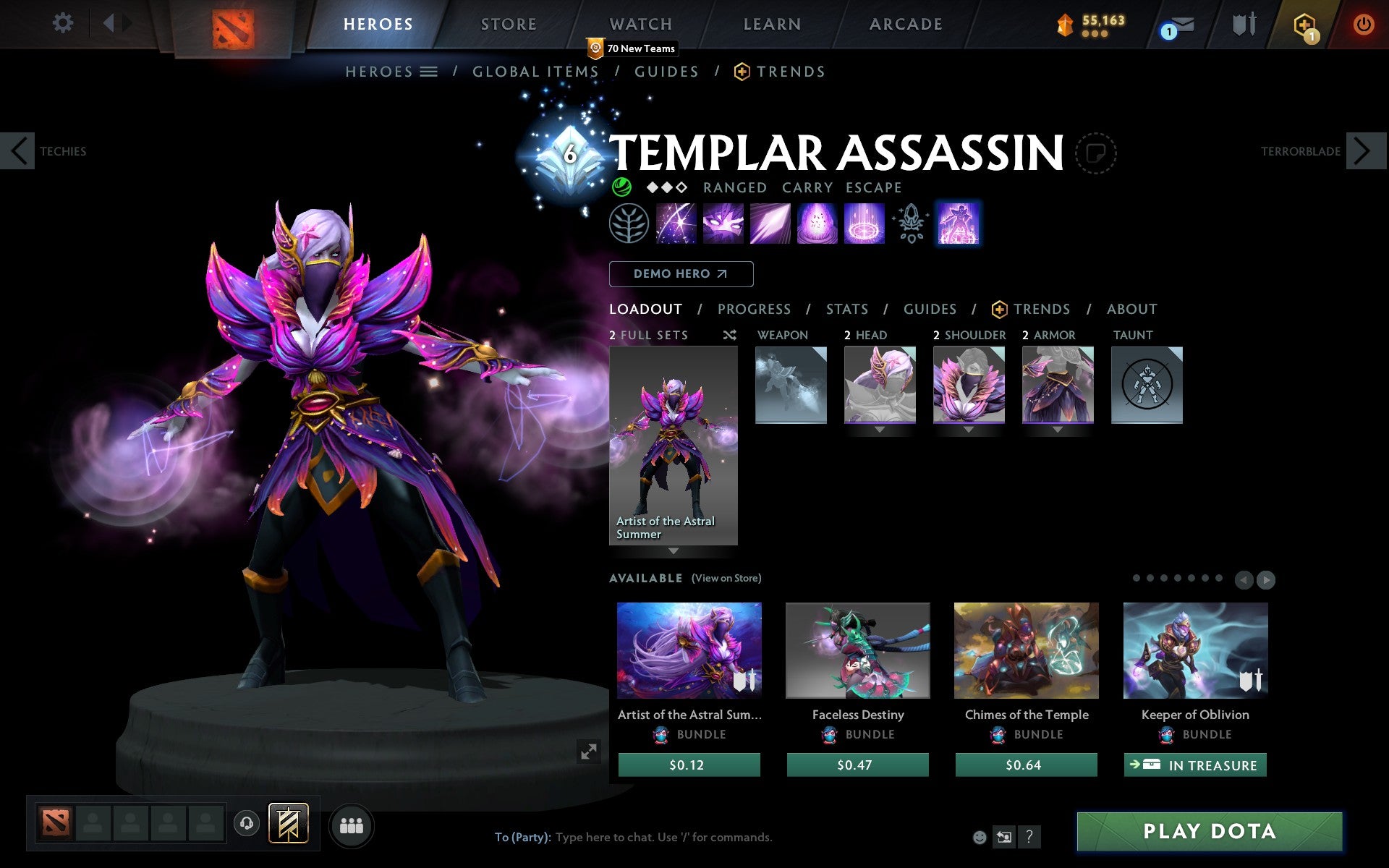Open the heroes list hamburger menu
Screen dimensions: 1389x868
[x=430, y=72]
